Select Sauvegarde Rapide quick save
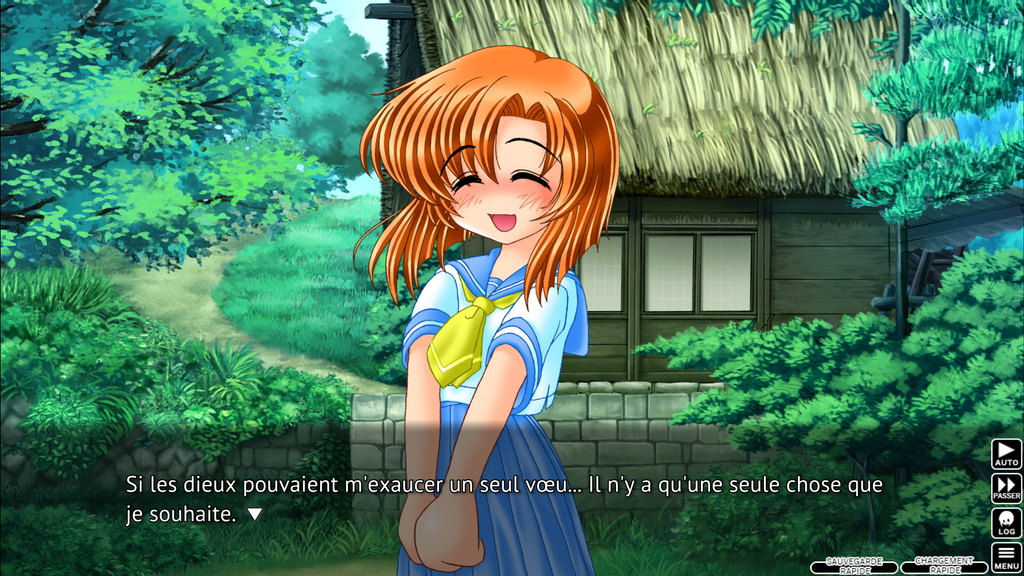The width and height of the screenshot is (1024, 576). [x=853, y=566]
